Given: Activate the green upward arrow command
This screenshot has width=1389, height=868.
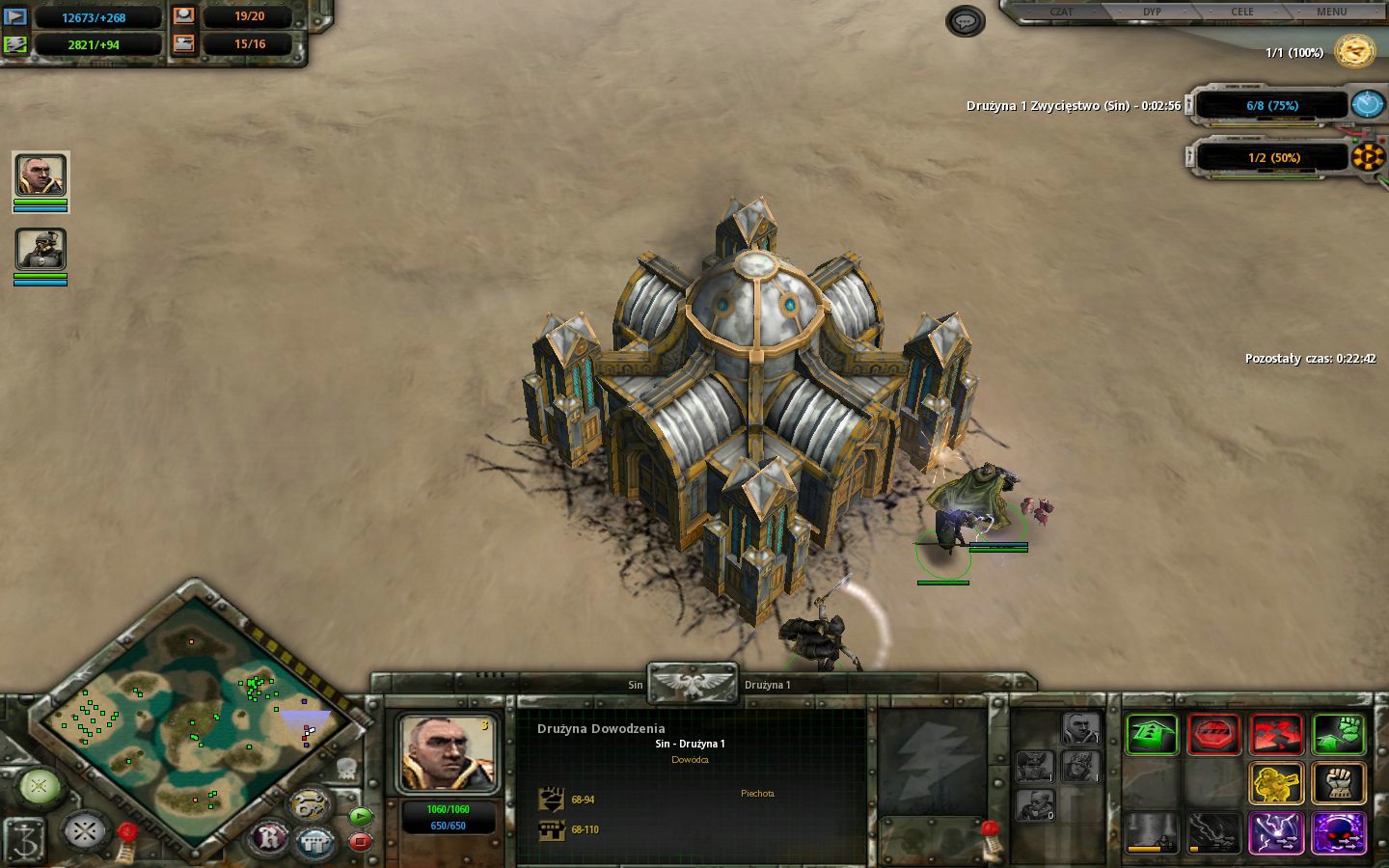Looking at the screenshot, I should [1152, 735].
